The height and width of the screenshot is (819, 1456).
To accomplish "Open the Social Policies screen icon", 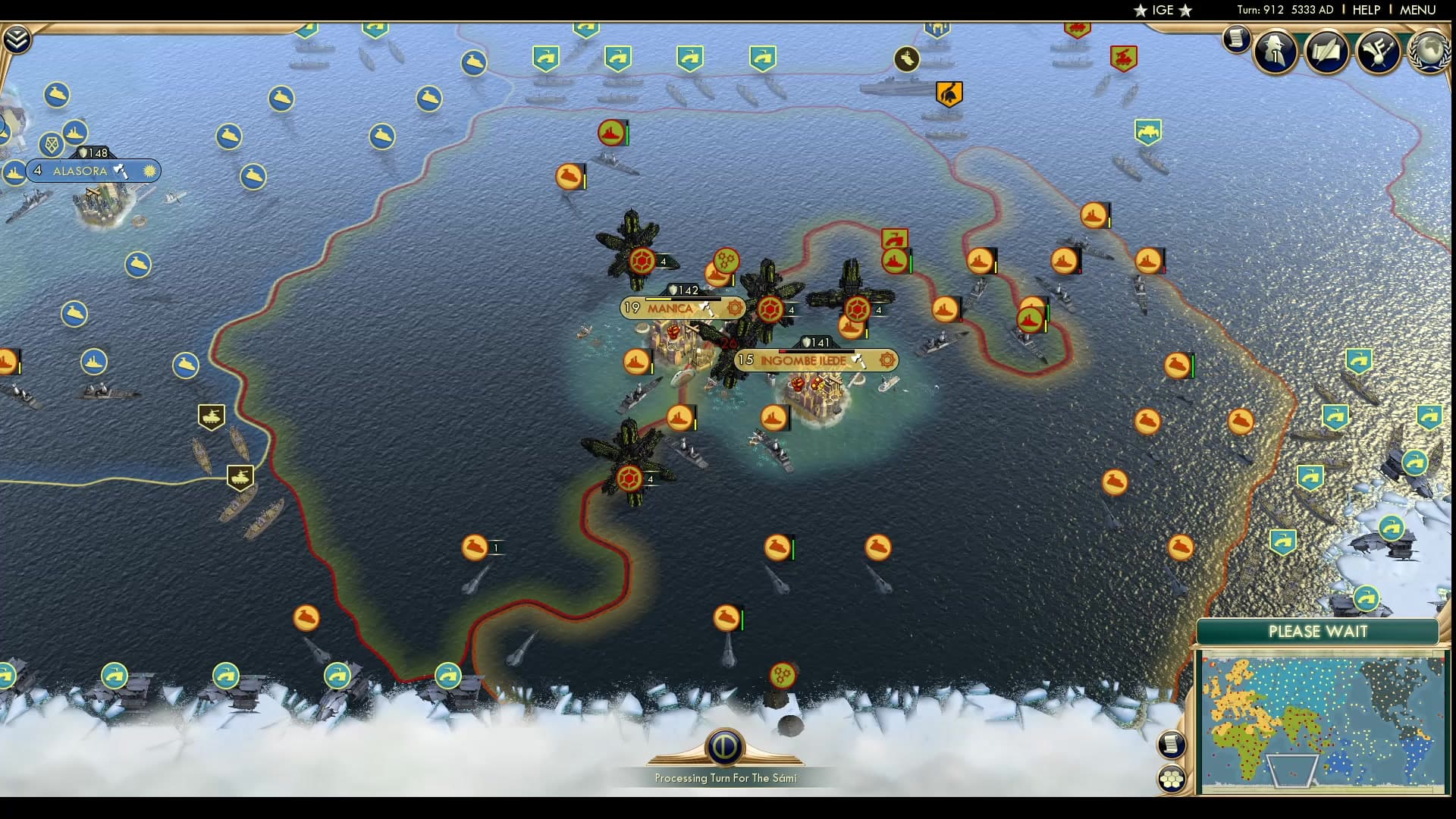I will point(1326,52).
